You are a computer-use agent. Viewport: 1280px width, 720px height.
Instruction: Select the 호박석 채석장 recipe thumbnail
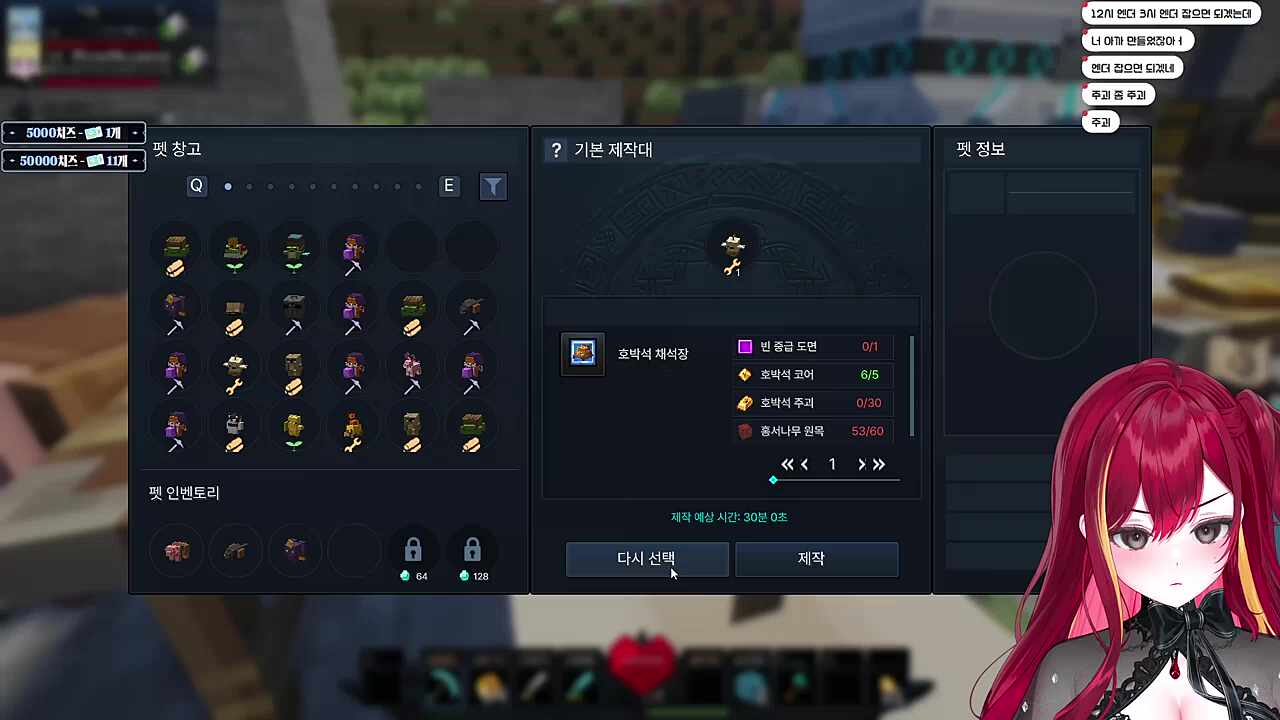point(582,352)
